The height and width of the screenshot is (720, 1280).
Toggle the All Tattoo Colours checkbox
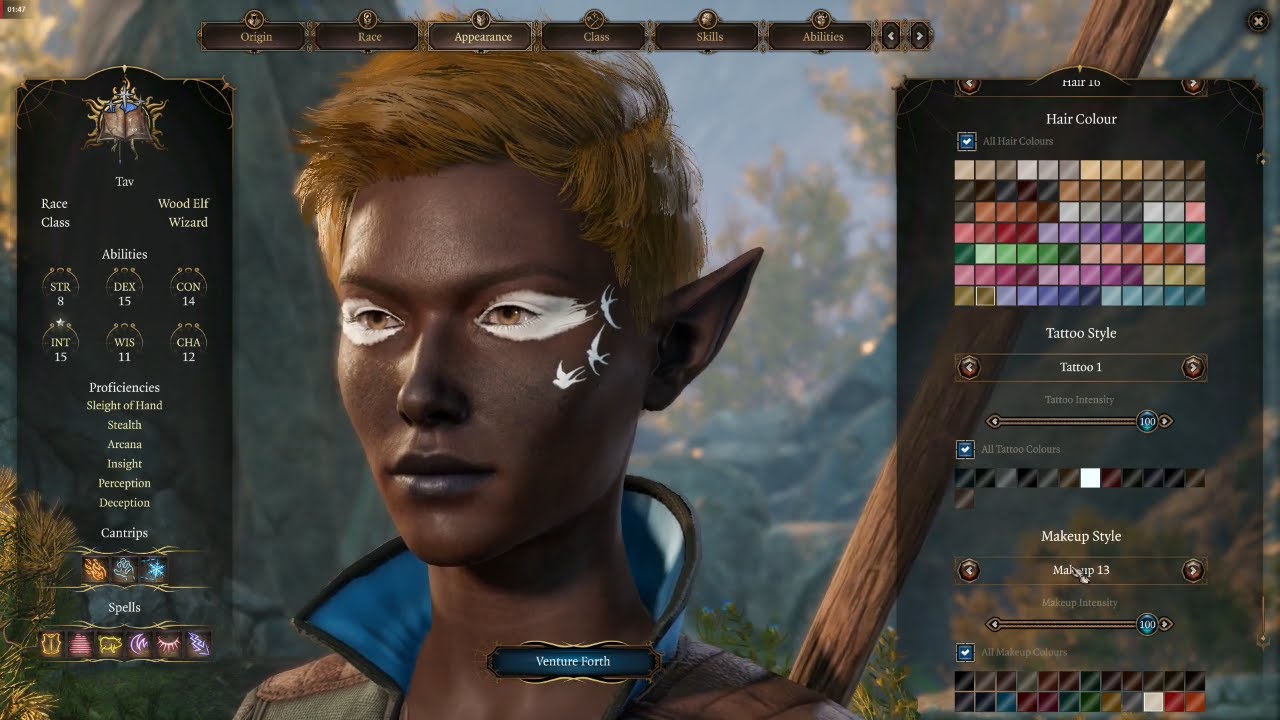click(x=966, y=449)
